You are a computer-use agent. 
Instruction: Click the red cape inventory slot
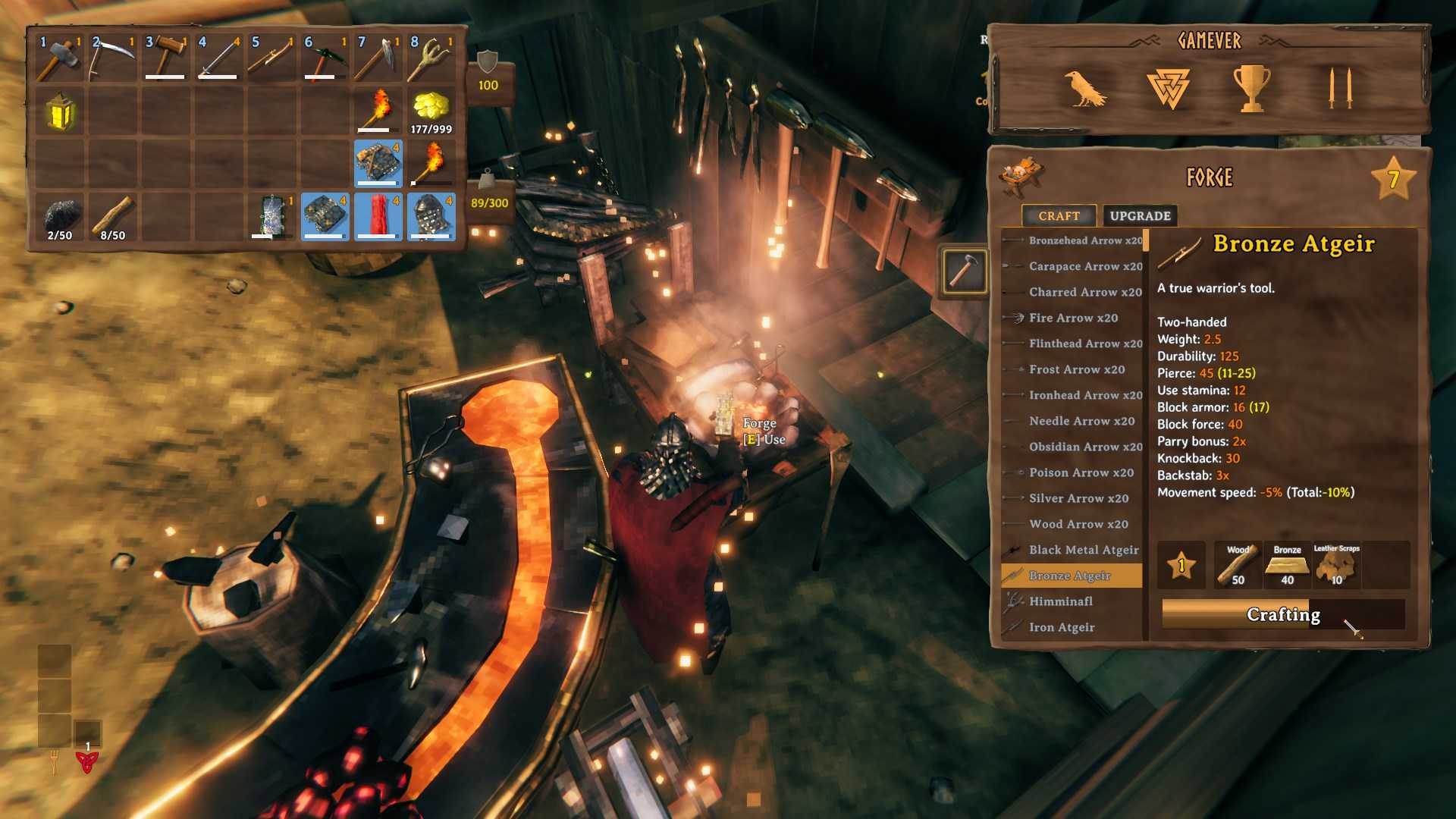(378, 216)
